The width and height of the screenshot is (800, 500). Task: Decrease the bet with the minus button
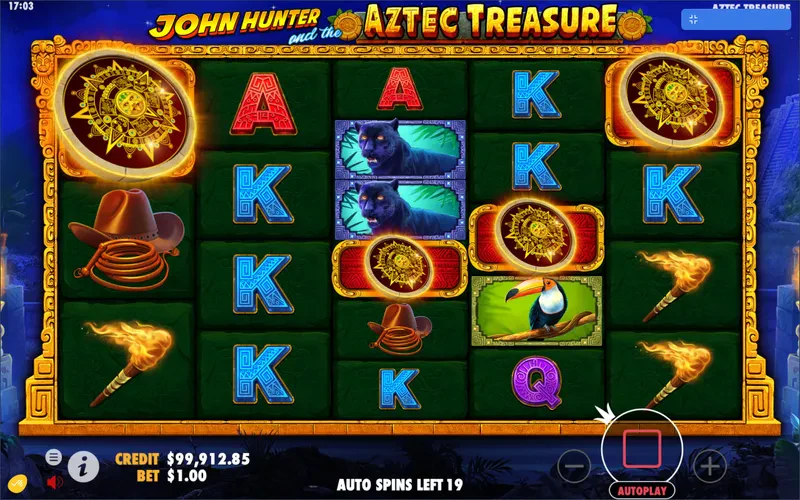573,465
